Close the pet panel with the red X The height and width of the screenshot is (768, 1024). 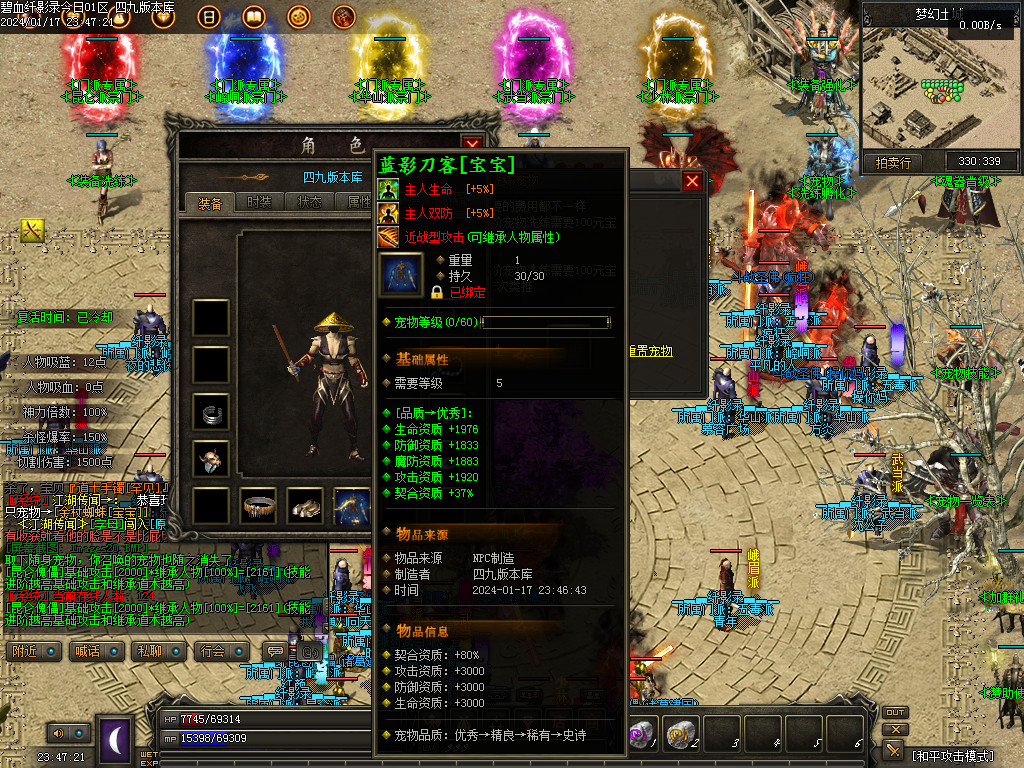[x=692, y=181]
